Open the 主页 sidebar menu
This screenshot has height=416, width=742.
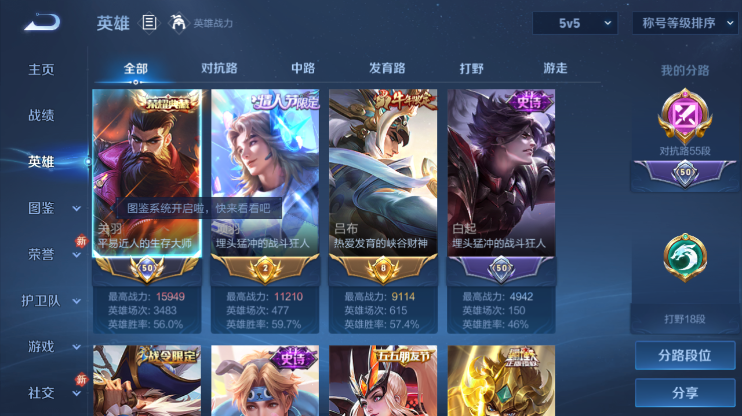(41, 70)
